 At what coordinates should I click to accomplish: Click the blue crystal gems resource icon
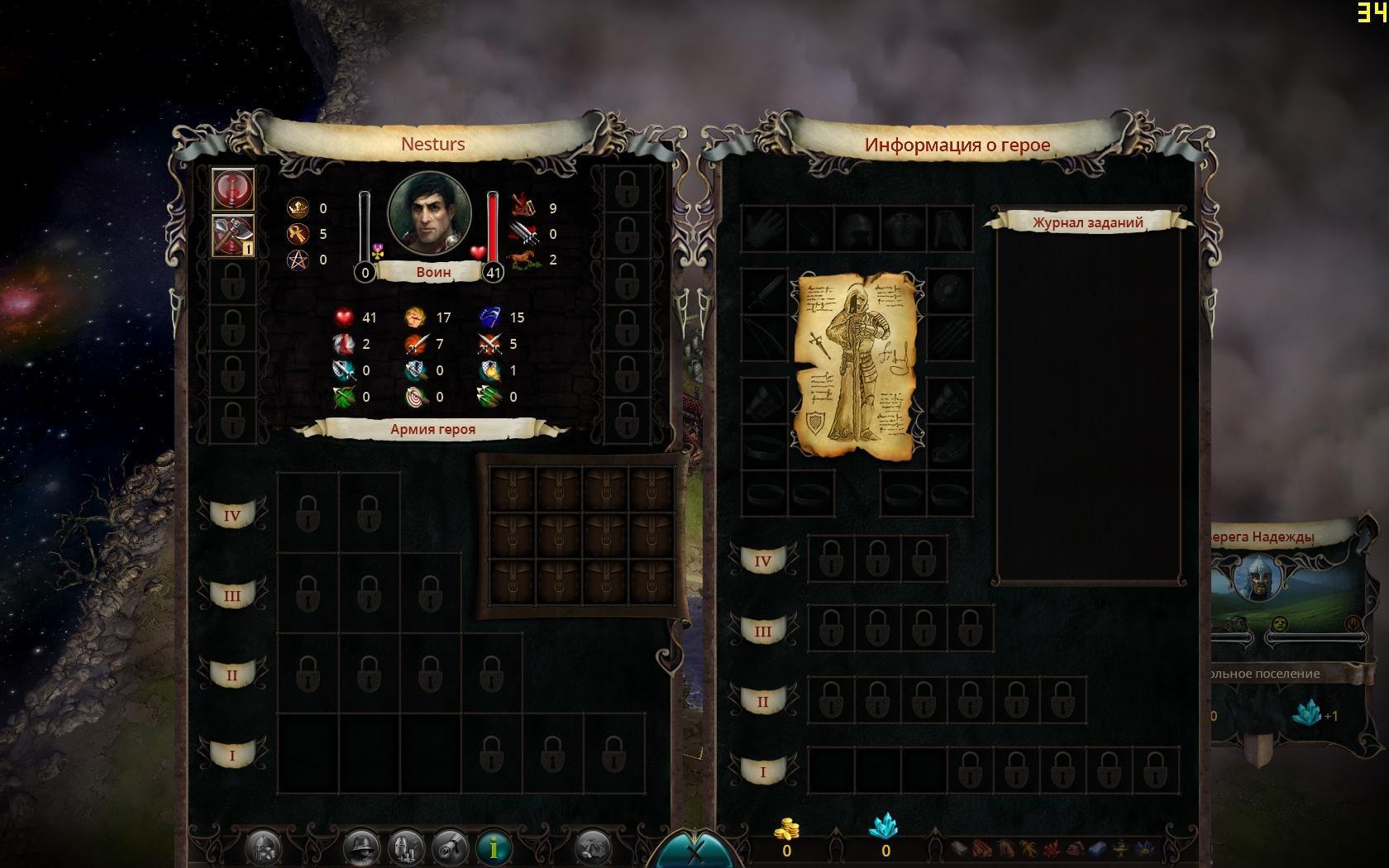pyautogui.click(x=885, y=827)
